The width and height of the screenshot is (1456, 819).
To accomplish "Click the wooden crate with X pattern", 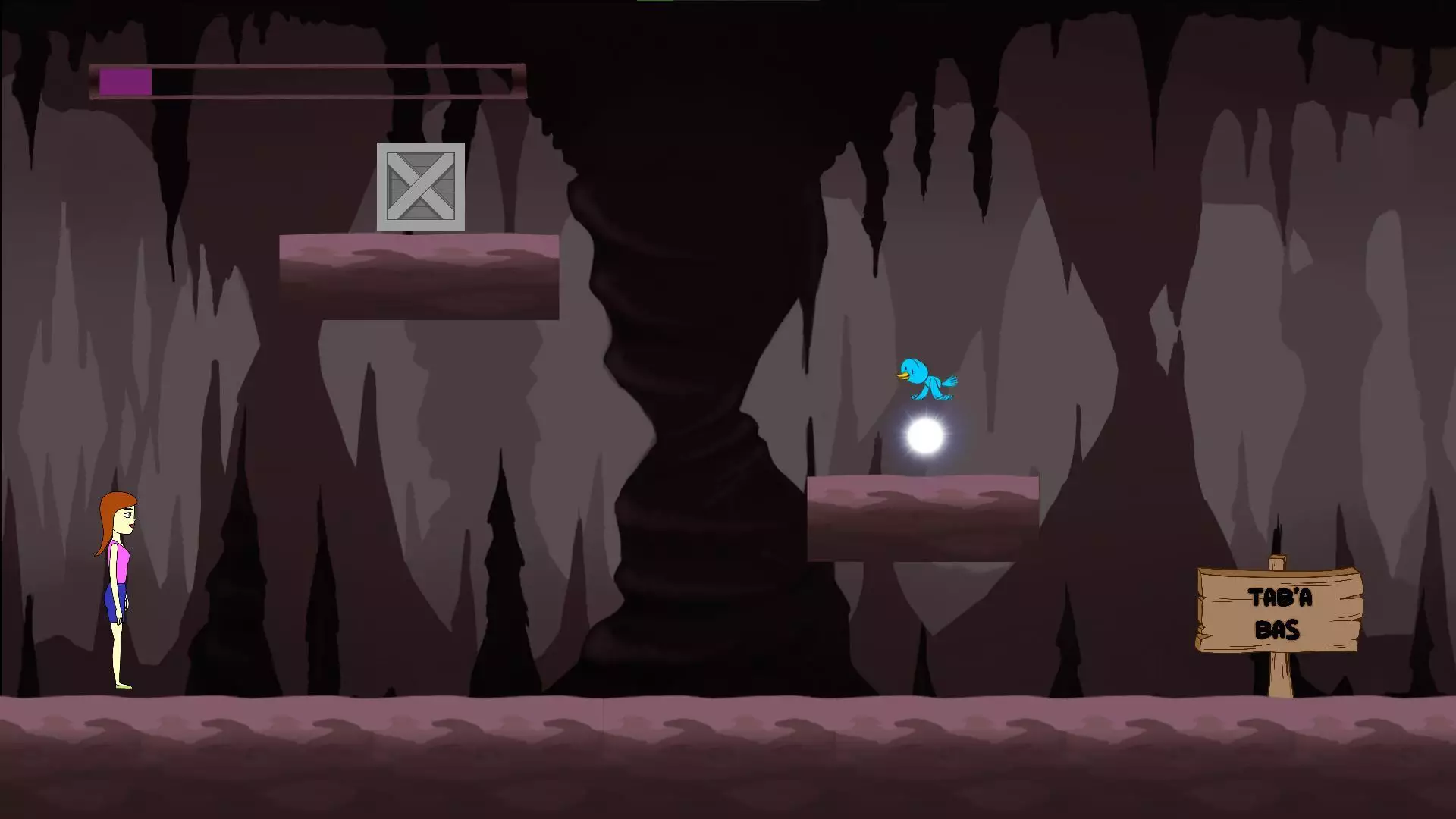I will [x=420, y=187].
